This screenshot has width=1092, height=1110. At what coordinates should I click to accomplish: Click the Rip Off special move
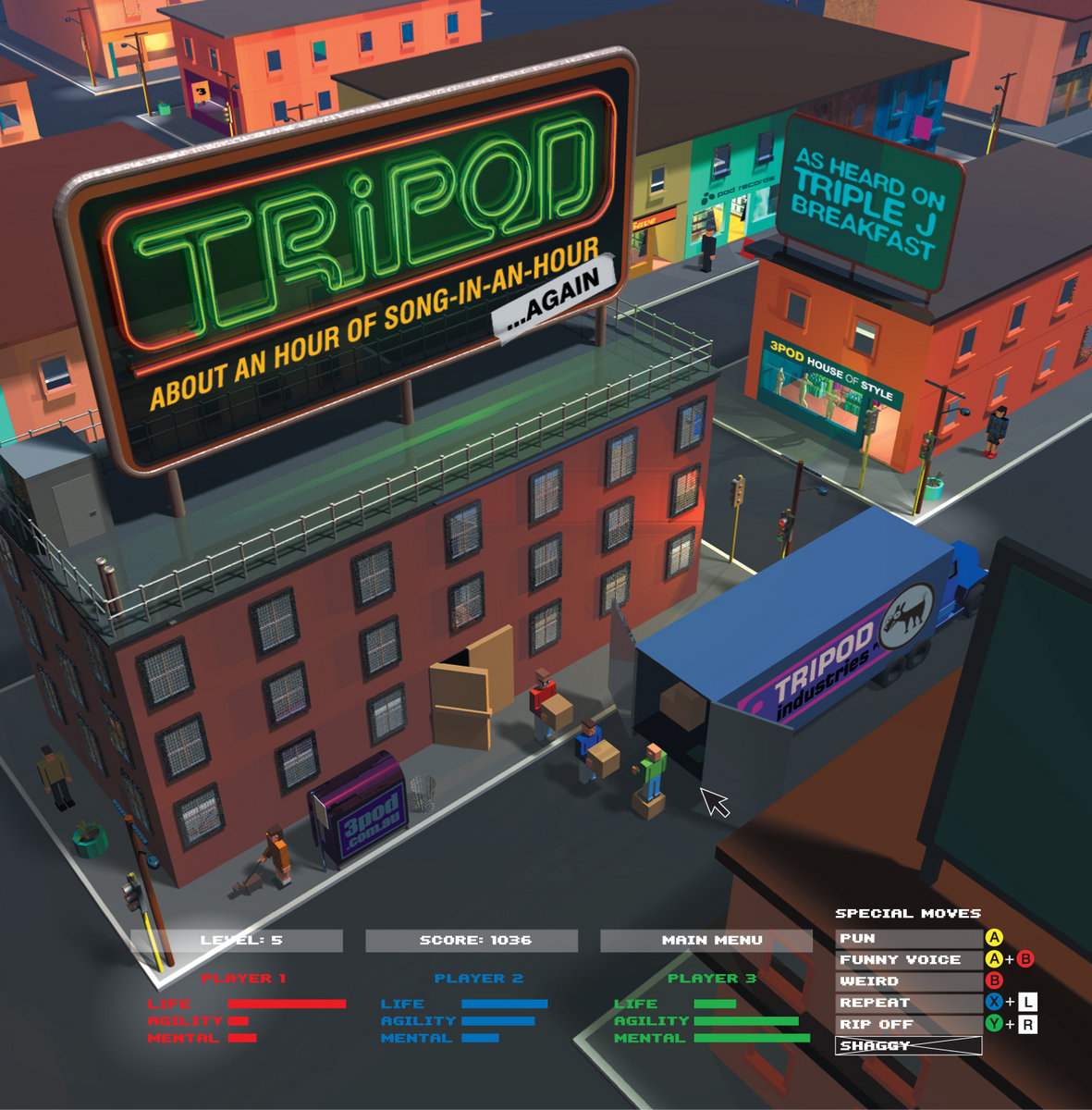pyautogui.click(x=907, y=1025)
